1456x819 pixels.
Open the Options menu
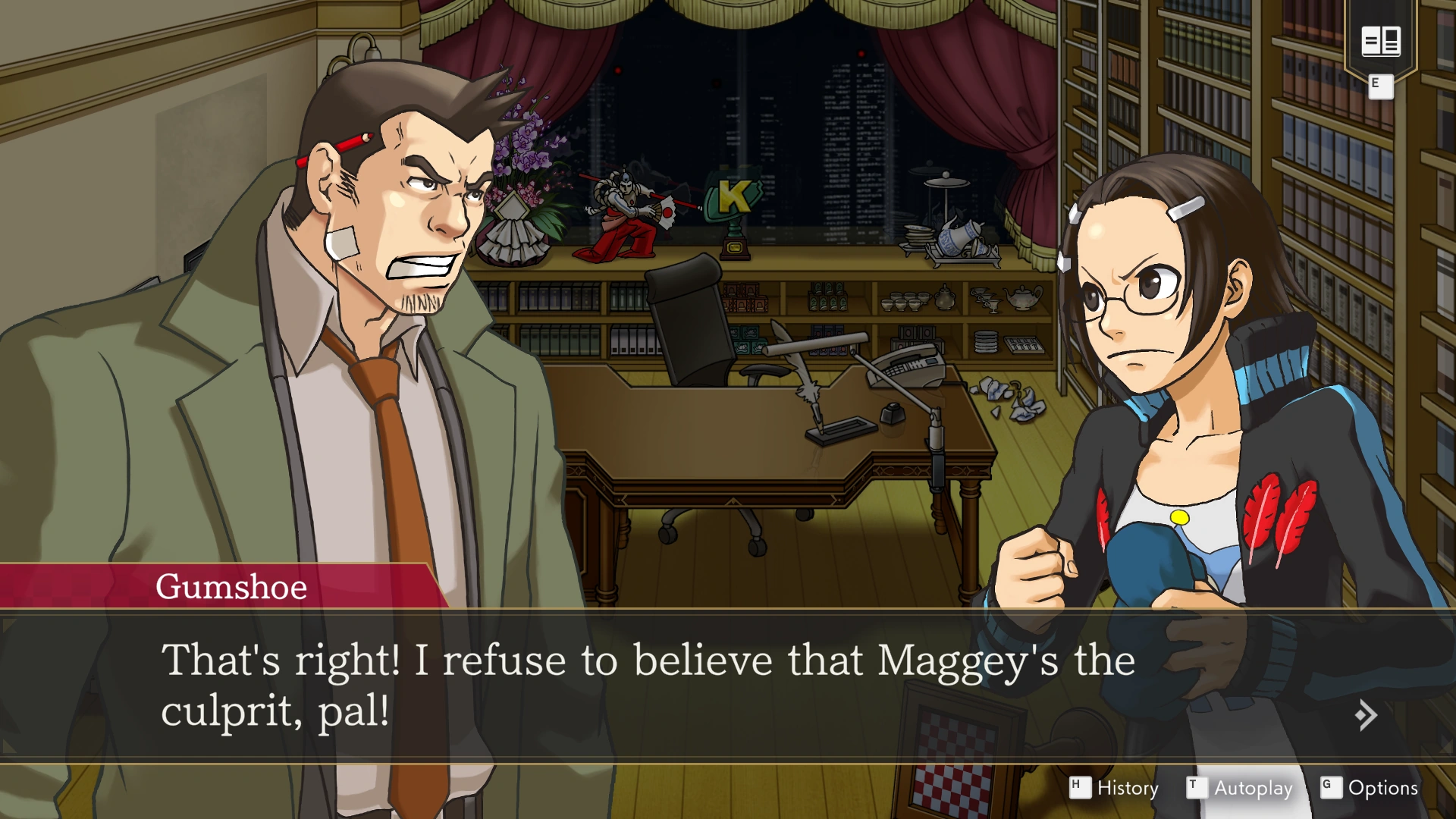[x=1370, y=788]
